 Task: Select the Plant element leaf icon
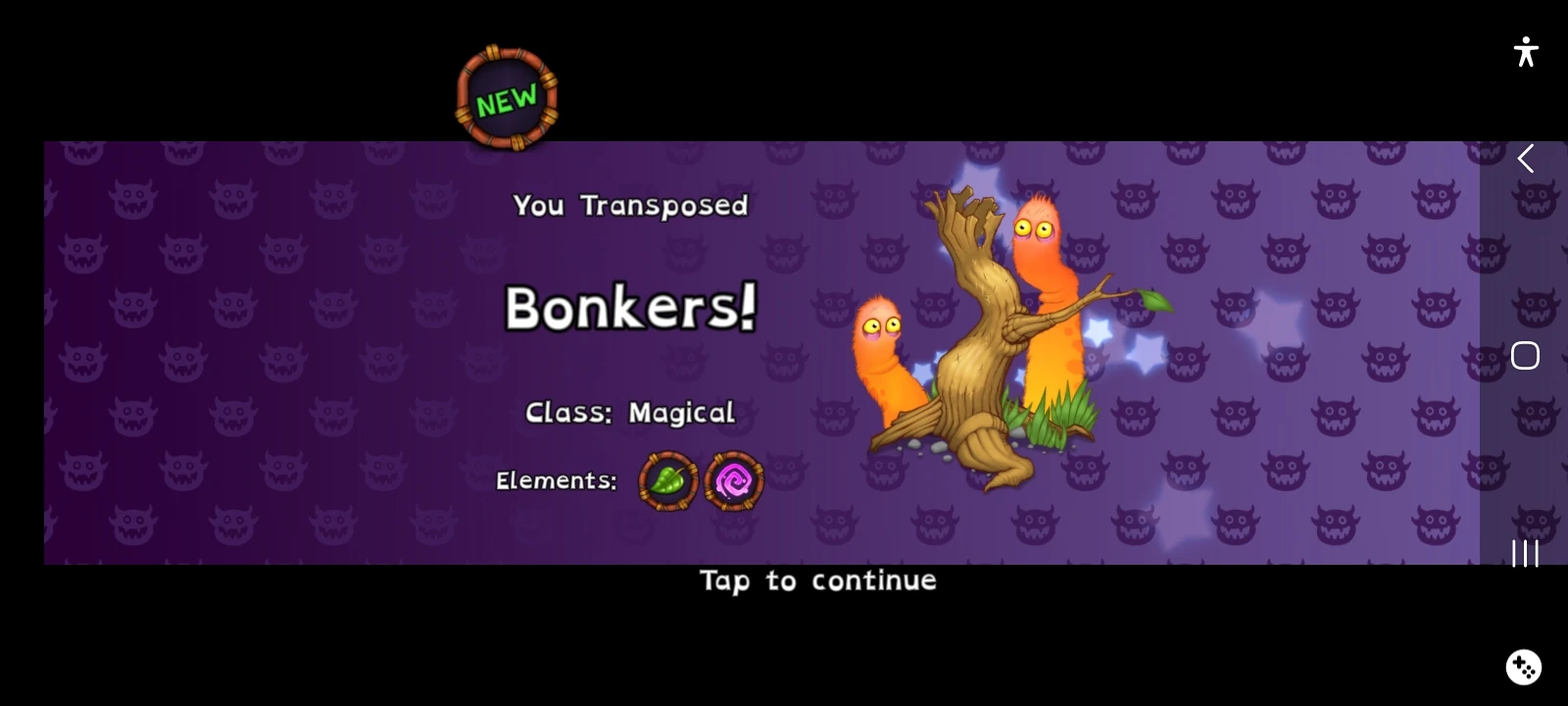[x=667, y=479]
